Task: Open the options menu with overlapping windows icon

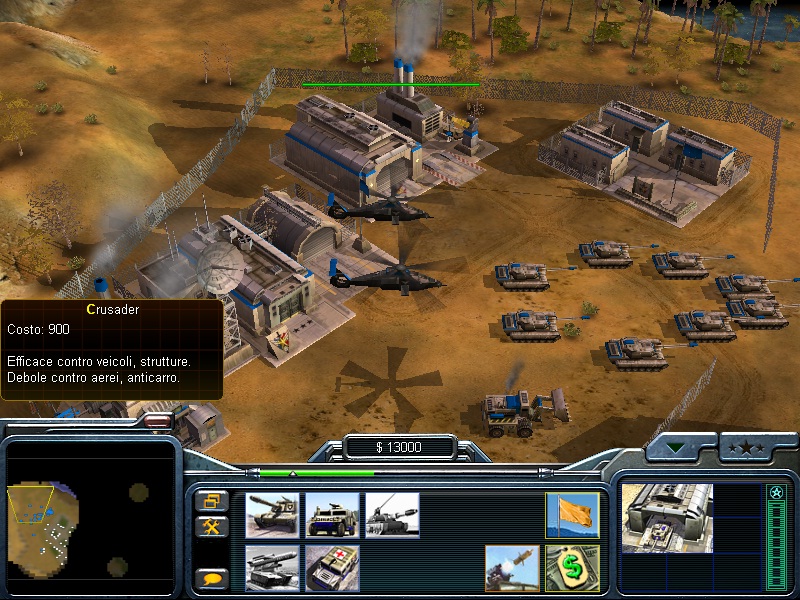Action: point(212,501)
